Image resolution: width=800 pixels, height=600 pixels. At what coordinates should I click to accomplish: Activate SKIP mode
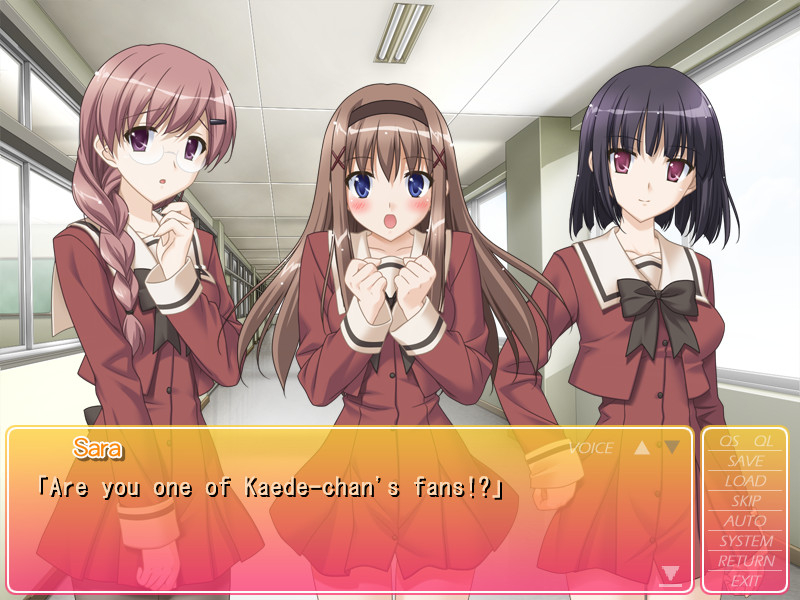(x=745, y=501)
